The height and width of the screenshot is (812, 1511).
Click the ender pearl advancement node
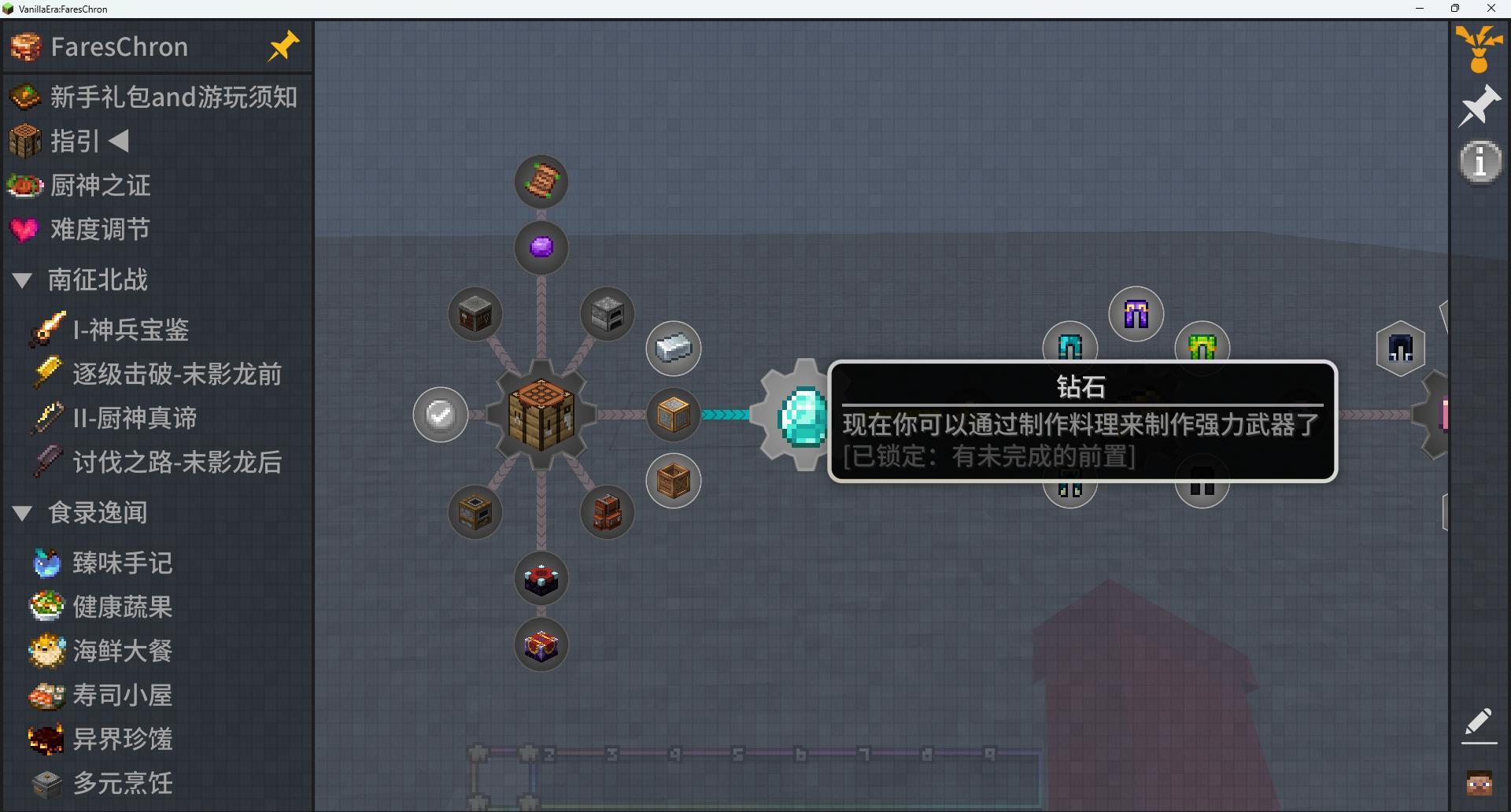tap(540, 247)
